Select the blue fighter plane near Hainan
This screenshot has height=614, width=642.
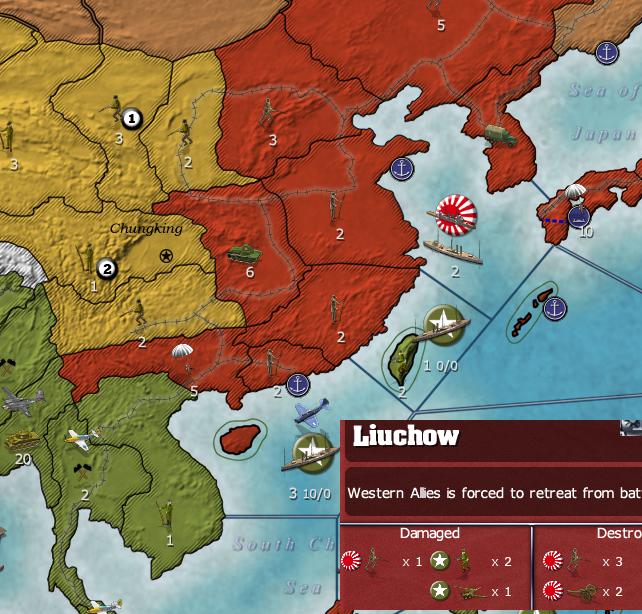310,412
